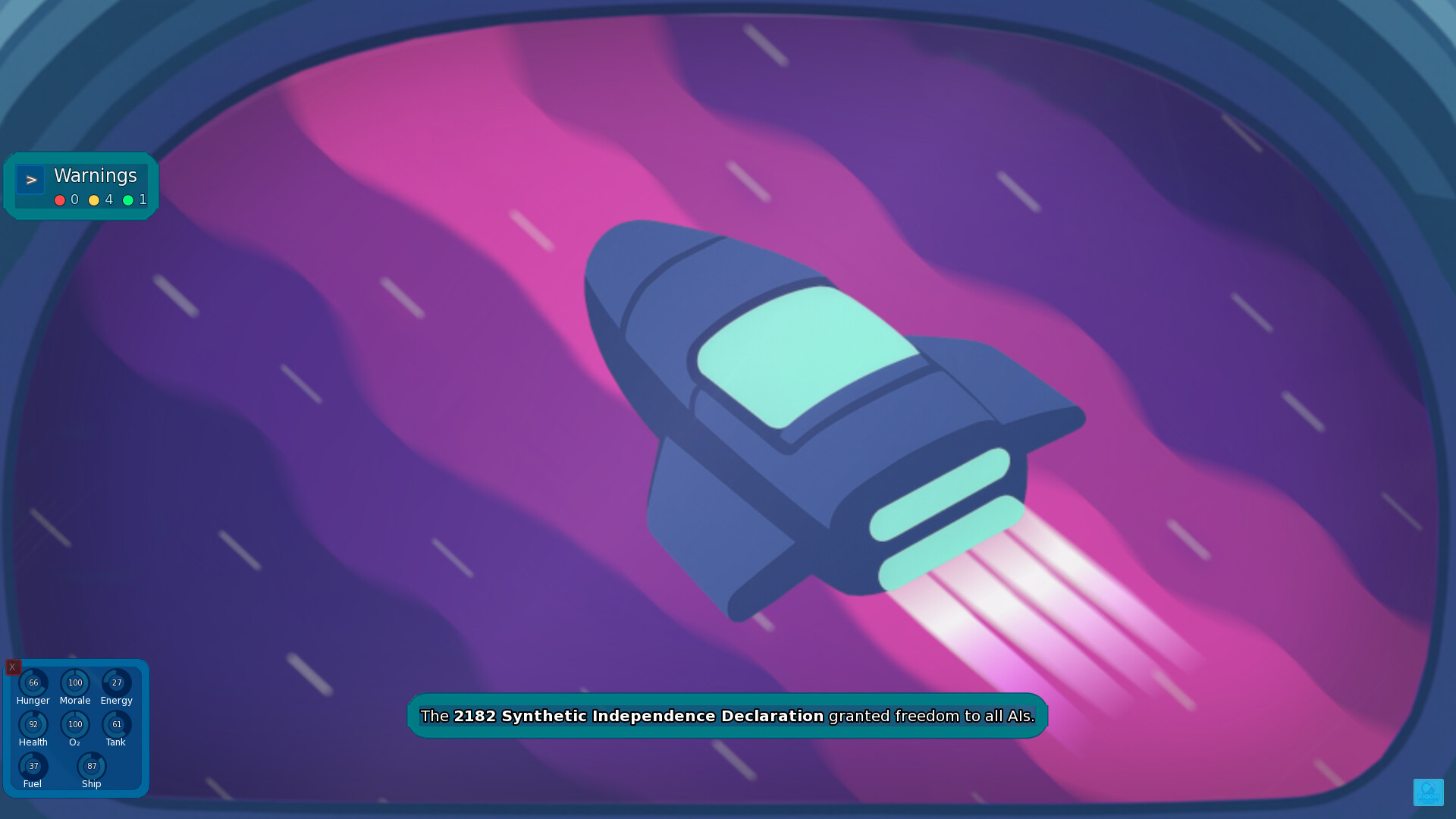Dismiss the Synthetic Independence Declaration subtitle
Screen dimensions: 1456x819
tap(727, 715)
